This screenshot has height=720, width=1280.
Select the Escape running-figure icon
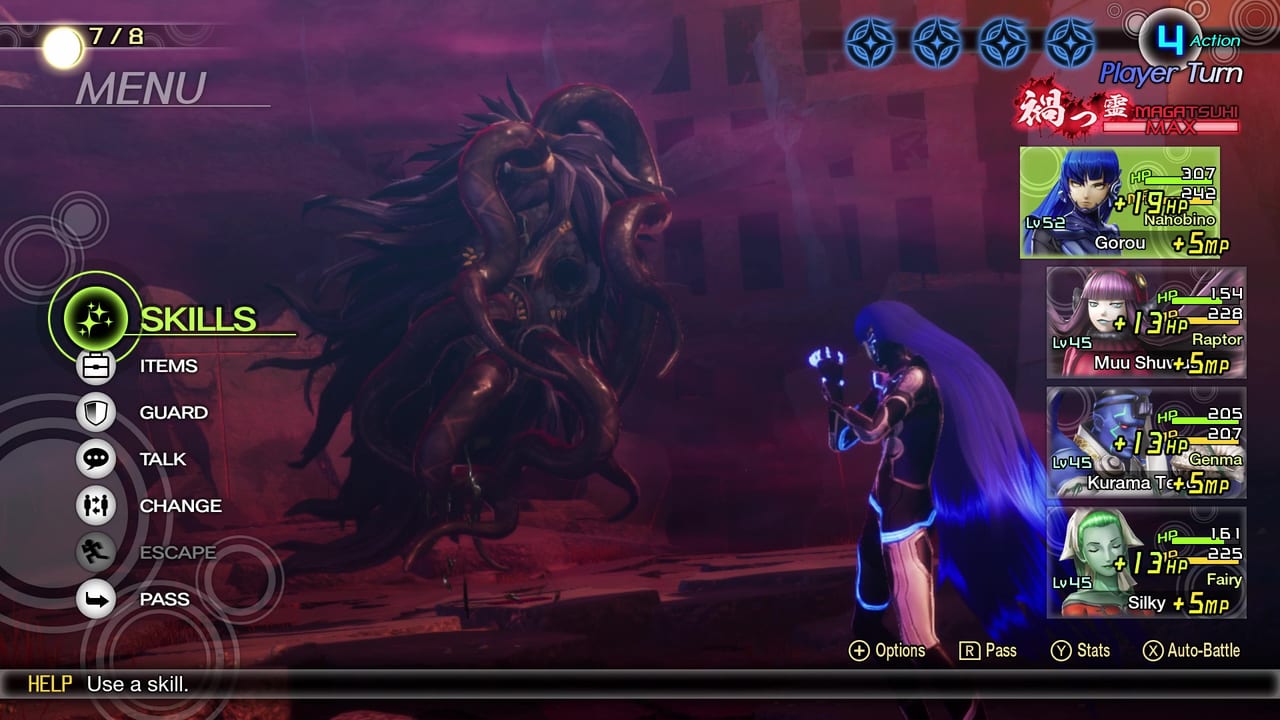95,552
